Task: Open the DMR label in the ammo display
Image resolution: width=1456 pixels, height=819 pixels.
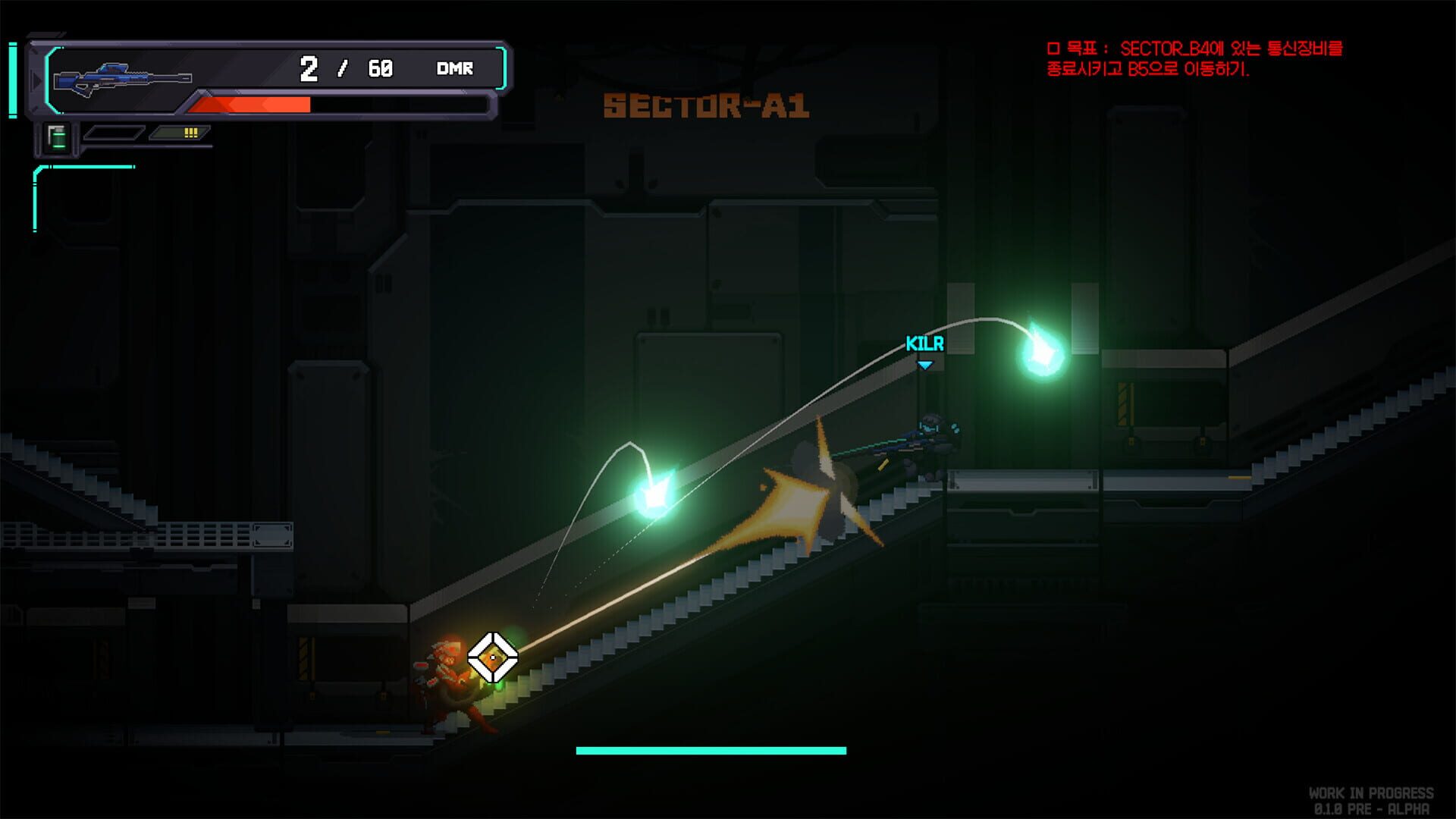Action: click(453, 69)
